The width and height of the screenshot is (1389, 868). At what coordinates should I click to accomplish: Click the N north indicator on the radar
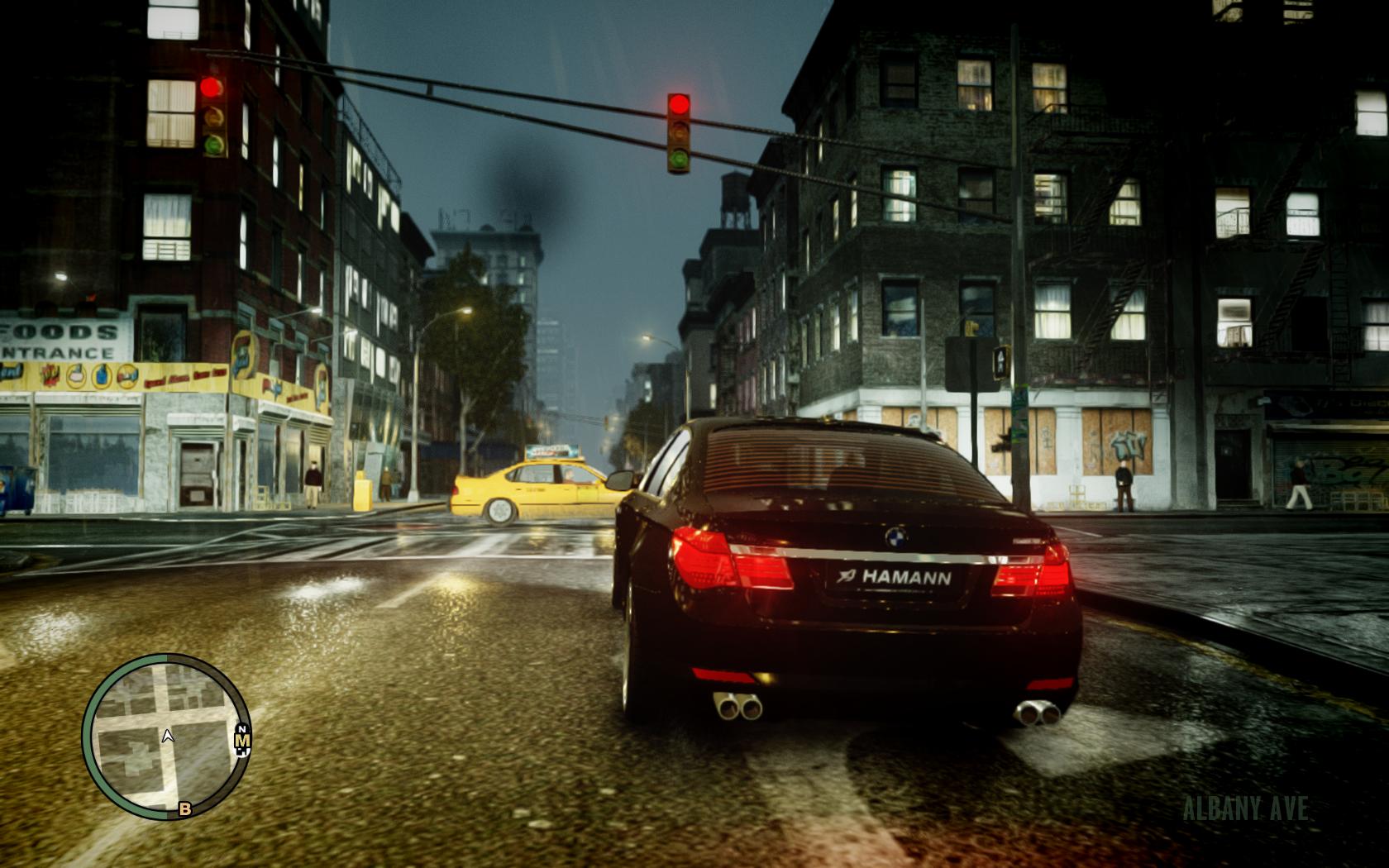pyautogui.click(x=242, y=731)
